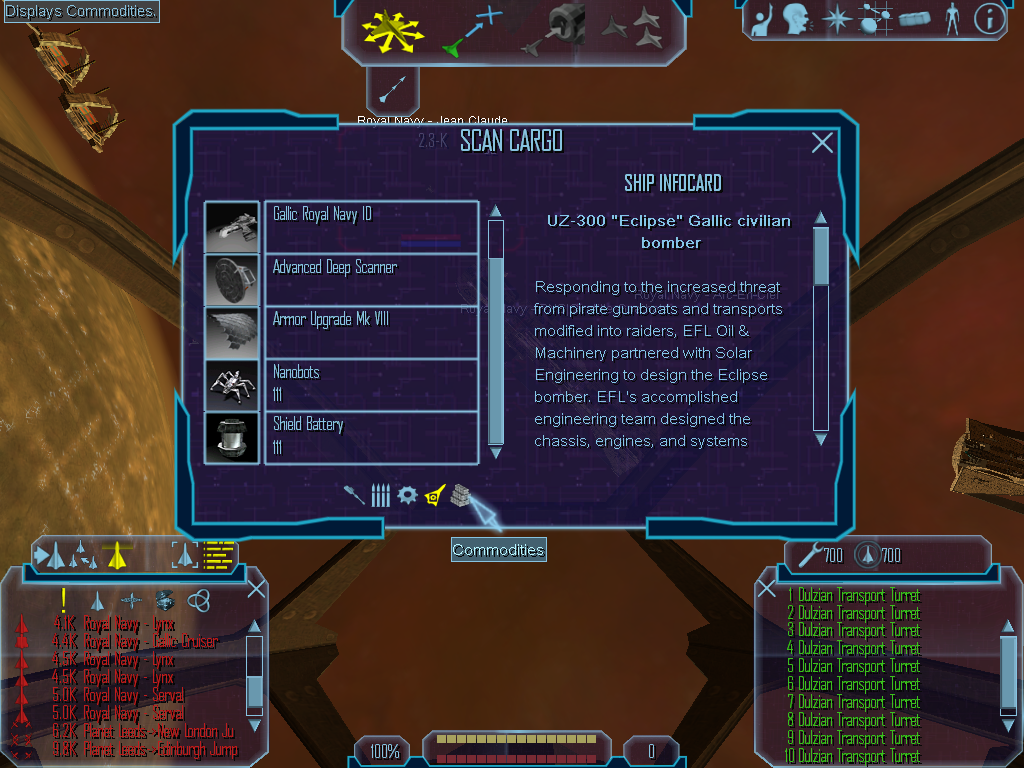
Task: Show the Commodities cargo filter
Action: point(459,495)
